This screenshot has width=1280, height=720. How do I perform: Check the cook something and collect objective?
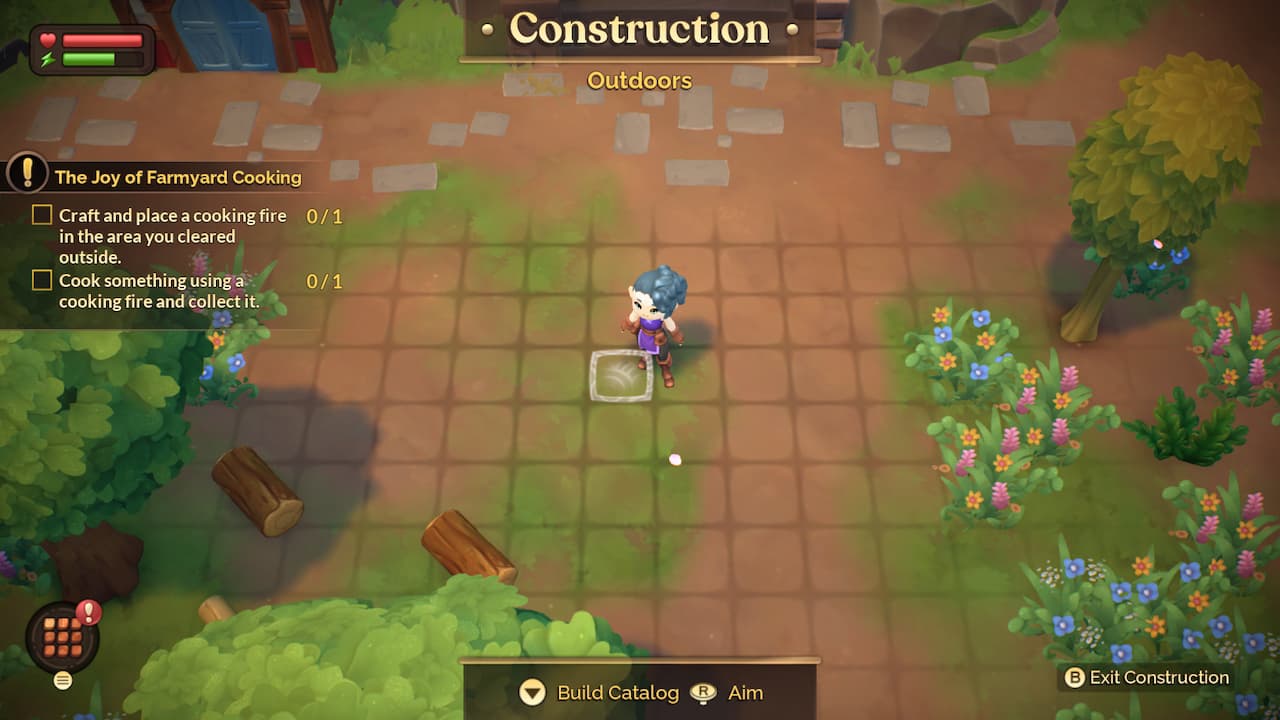[41, 280]
